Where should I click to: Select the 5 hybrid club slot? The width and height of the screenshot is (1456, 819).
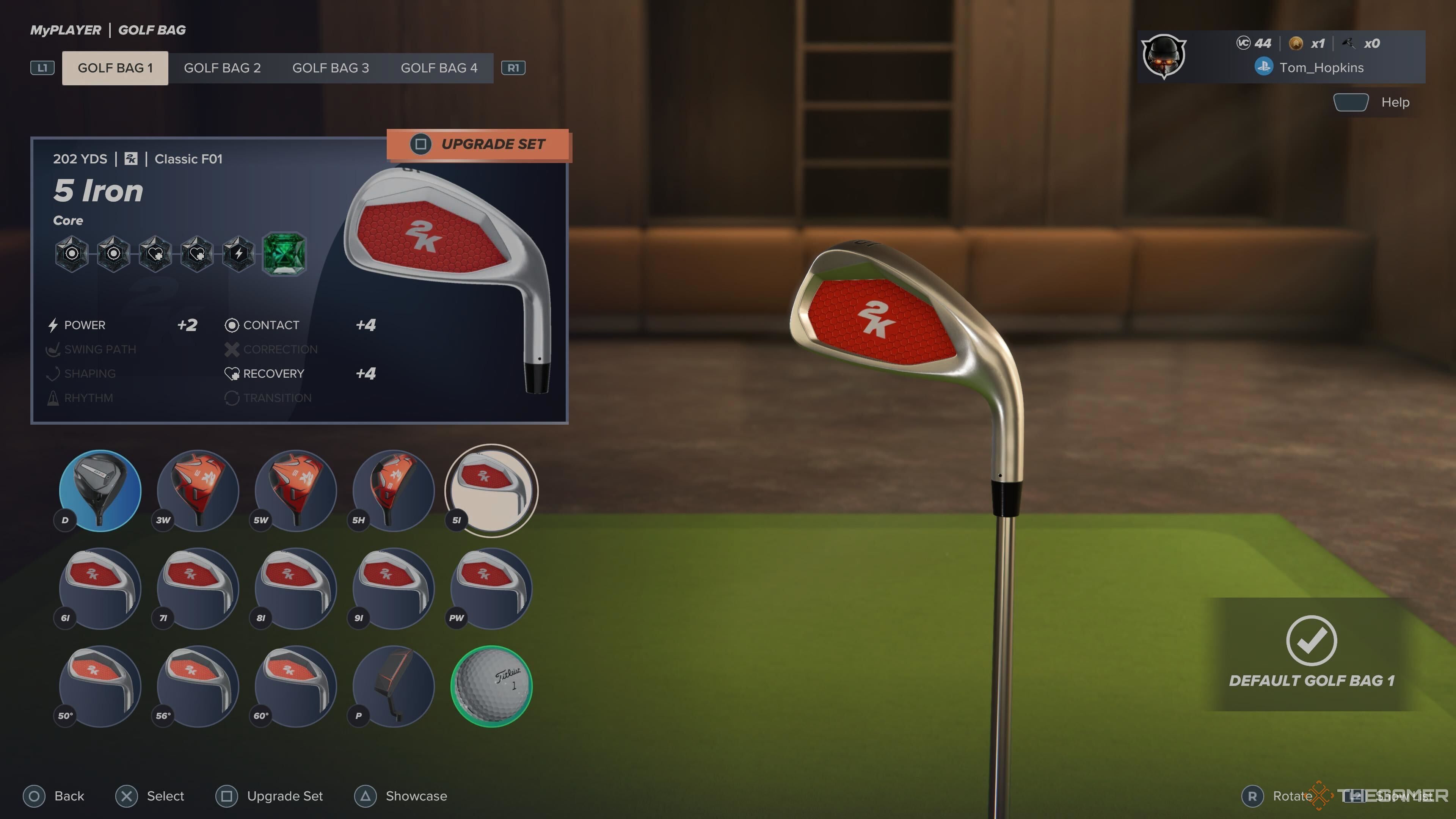click(394, 490)
